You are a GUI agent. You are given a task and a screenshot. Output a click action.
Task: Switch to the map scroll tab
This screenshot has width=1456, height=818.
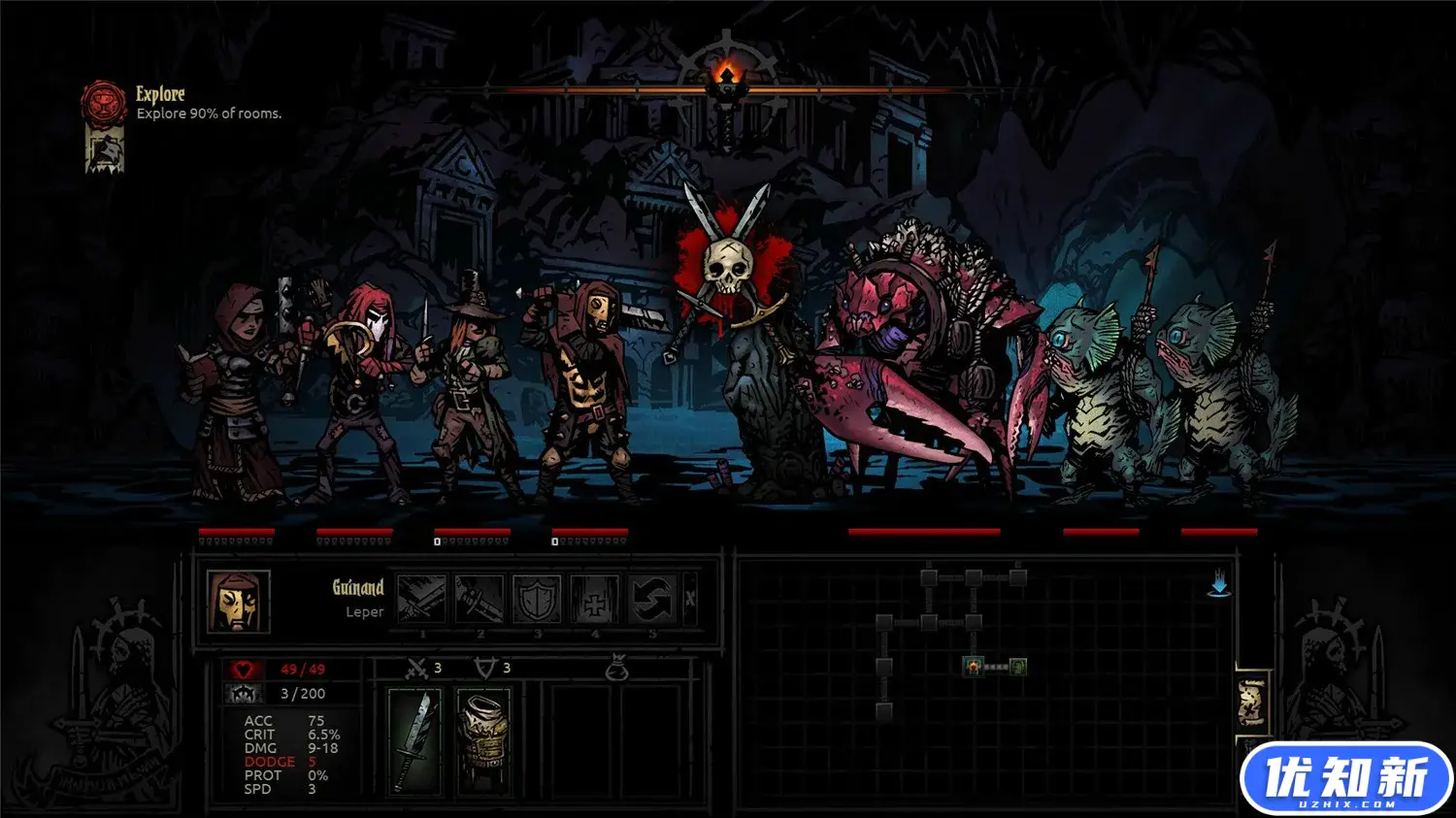coord(1252,703)
